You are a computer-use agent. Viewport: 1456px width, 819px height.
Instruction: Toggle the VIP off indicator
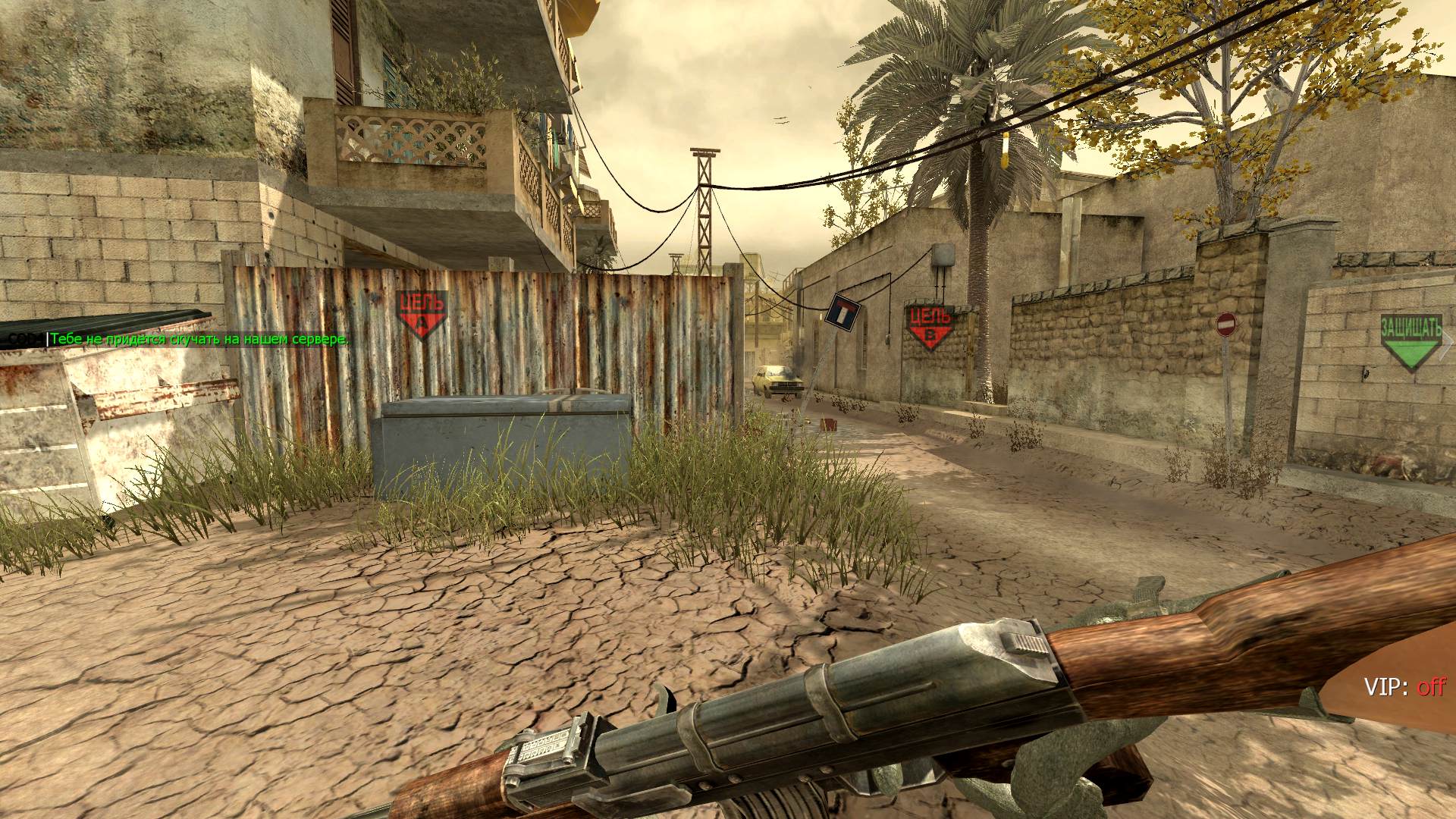point(1404,688)
